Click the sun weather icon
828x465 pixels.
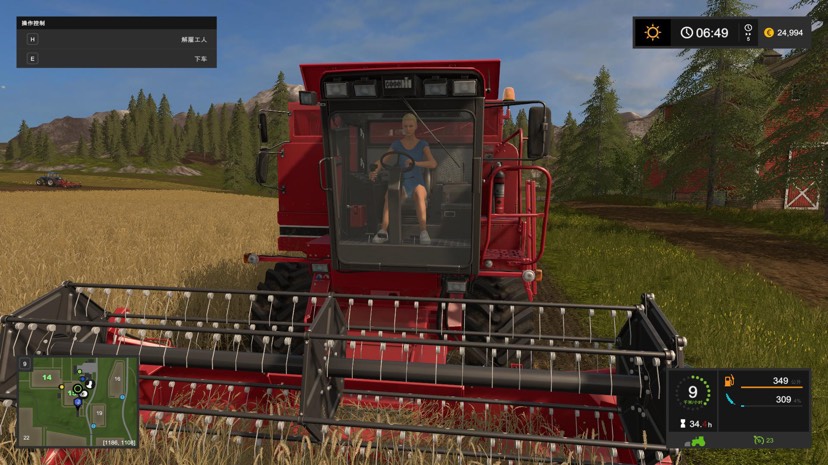point(653,32)
